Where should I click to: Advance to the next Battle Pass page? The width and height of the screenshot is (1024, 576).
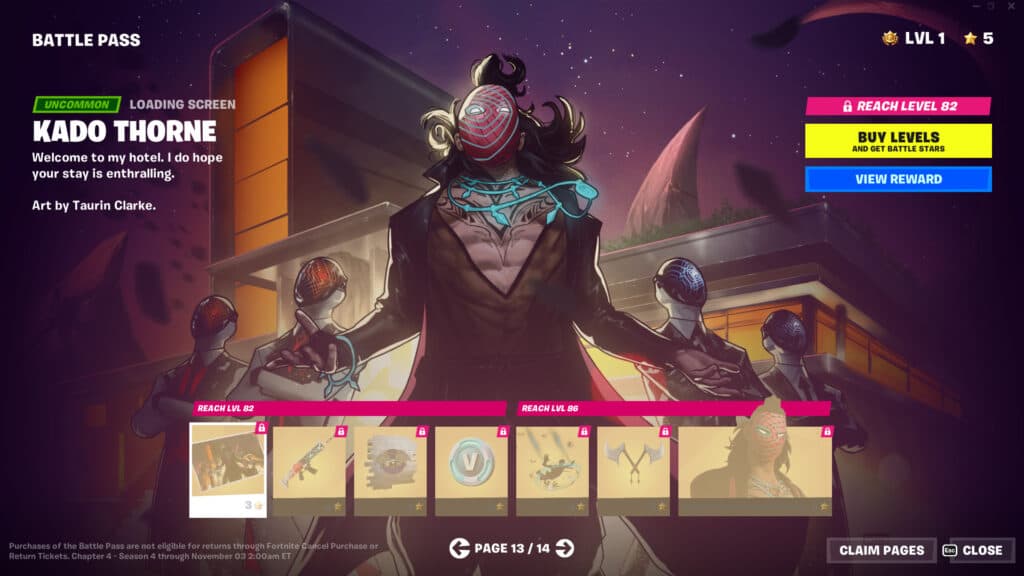point(565,547)
